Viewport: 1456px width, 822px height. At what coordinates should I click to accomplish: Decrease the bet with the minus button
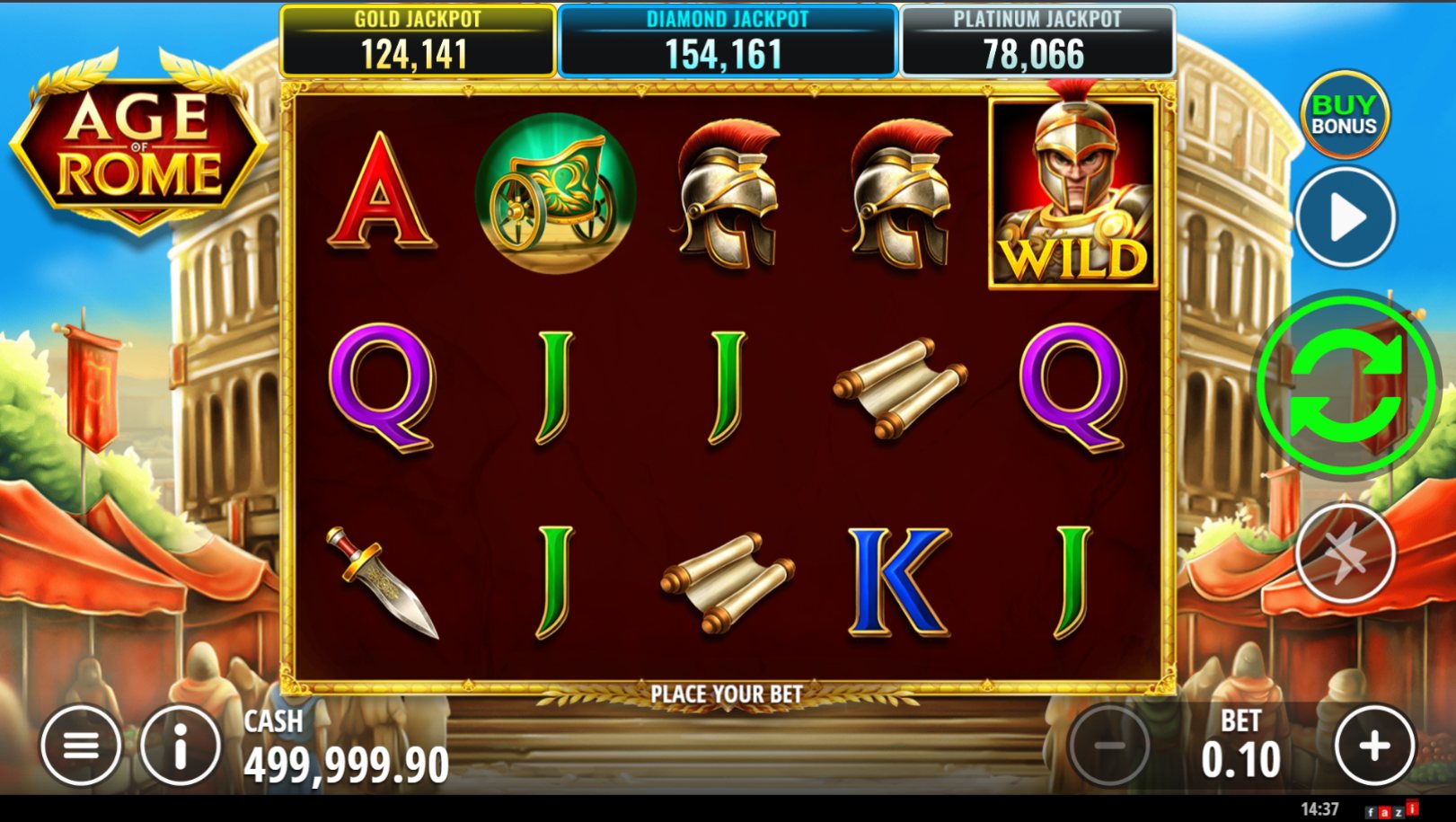[x=1109, y=746]
